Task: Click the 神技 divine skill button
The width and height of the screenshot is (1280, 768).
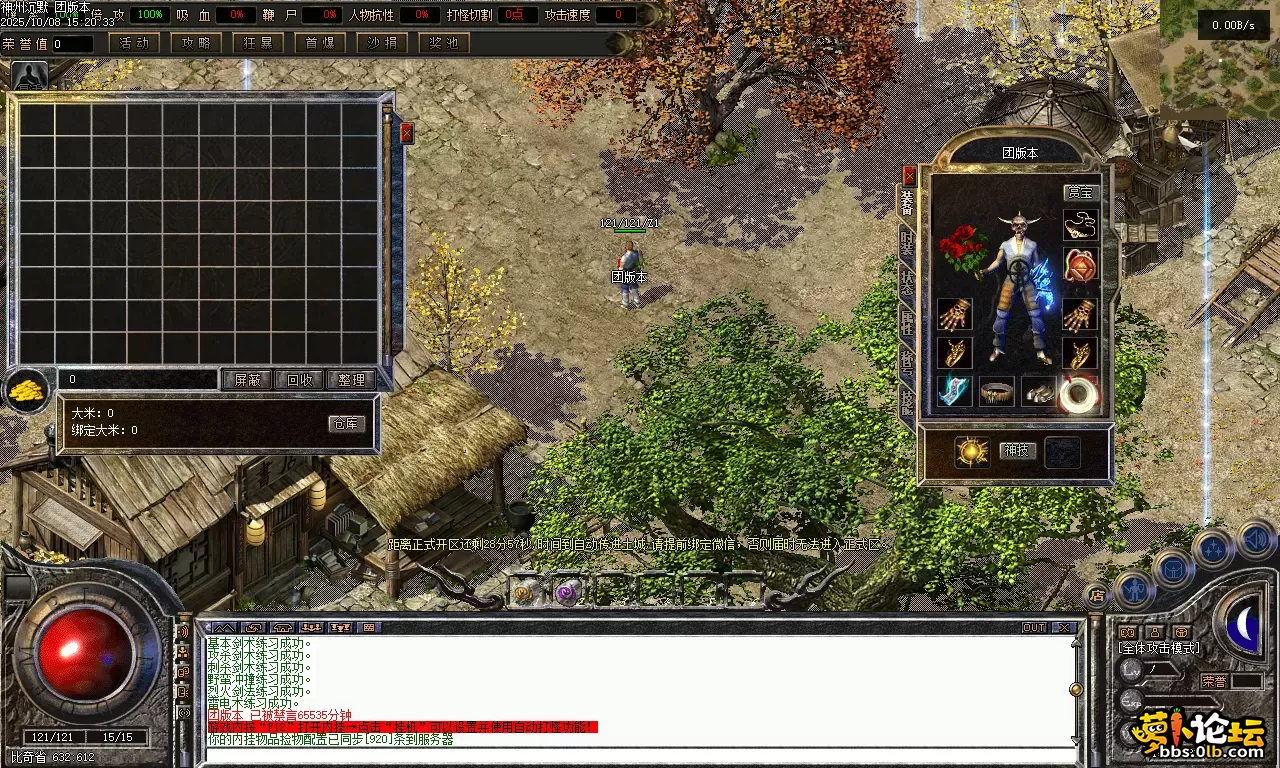Action: tap(1017, 451)
